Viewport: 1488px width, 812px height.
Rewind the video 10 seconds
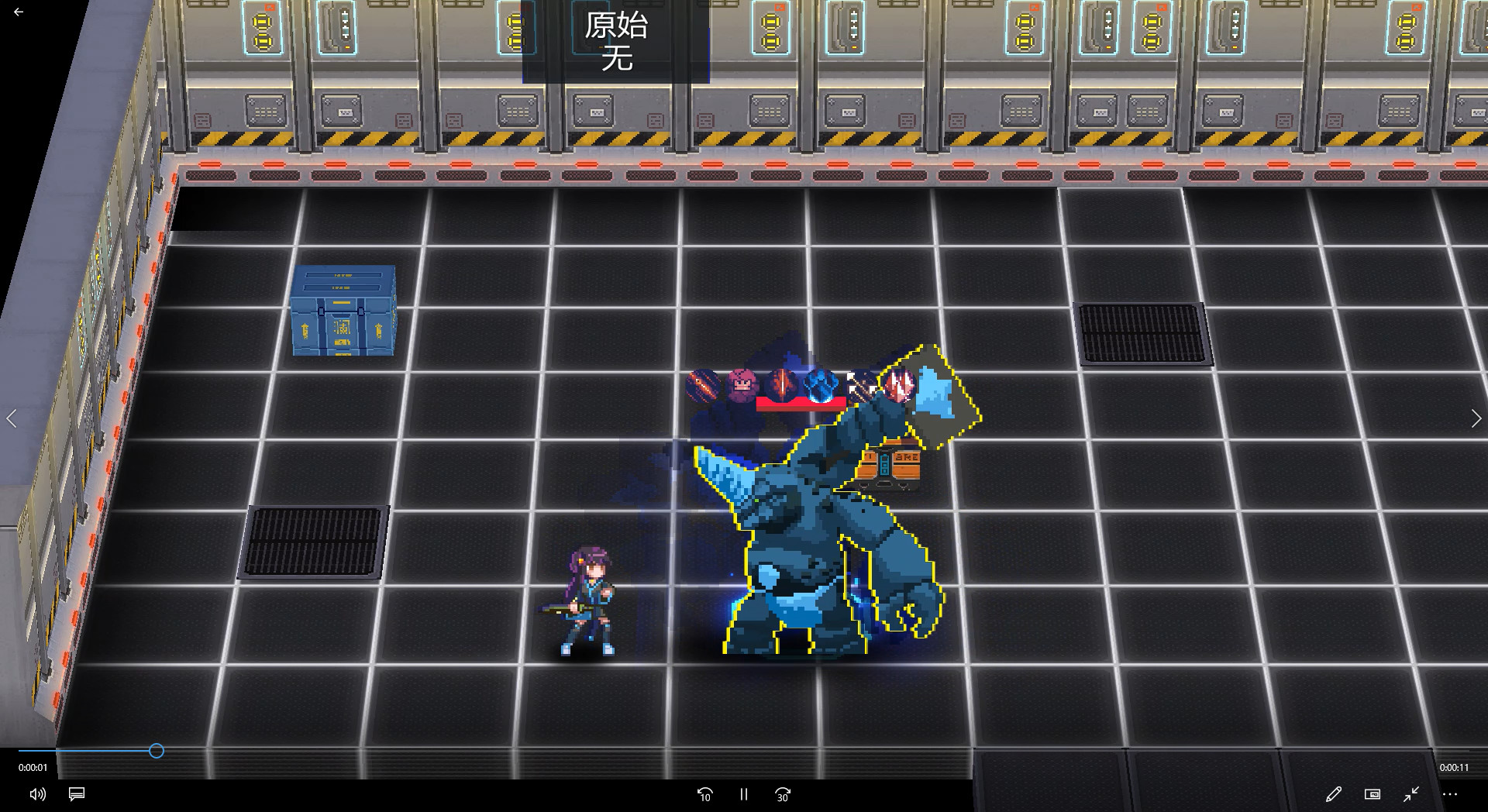click(705, 794)
